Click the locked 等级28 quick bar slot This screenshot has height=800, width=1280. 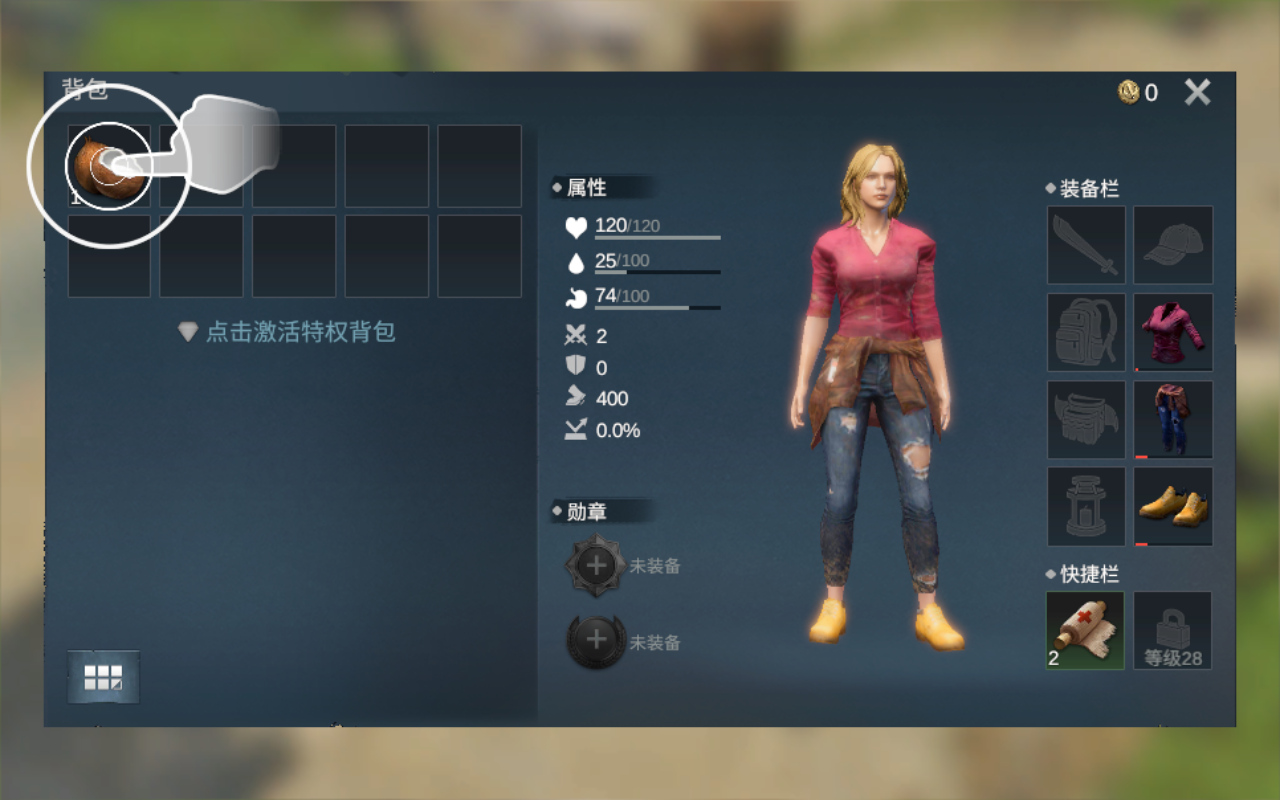1172,630
